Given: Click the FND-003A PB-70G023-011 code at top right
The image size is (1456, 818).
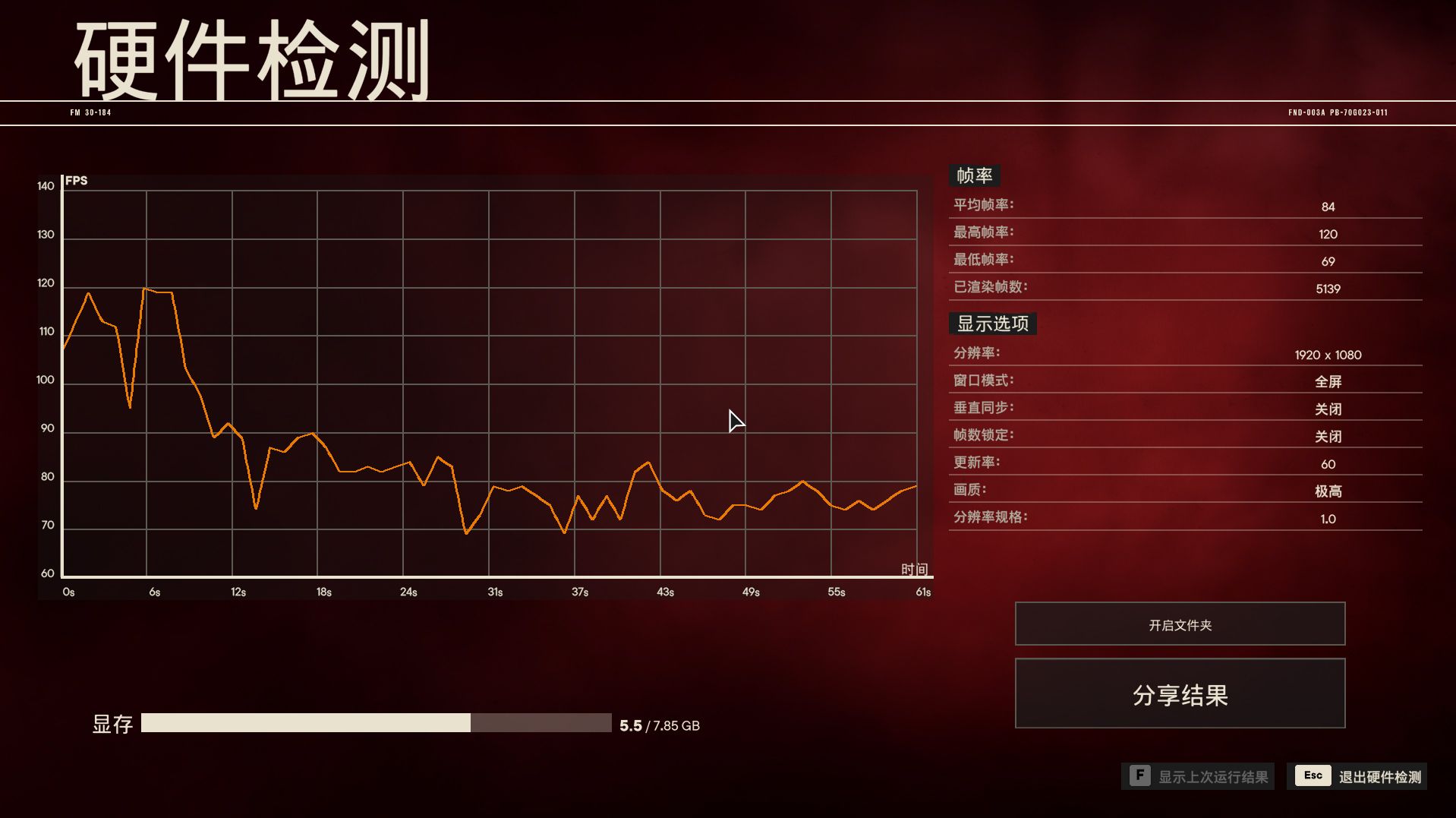Looking at the screenshot, I should (1337, 112).
